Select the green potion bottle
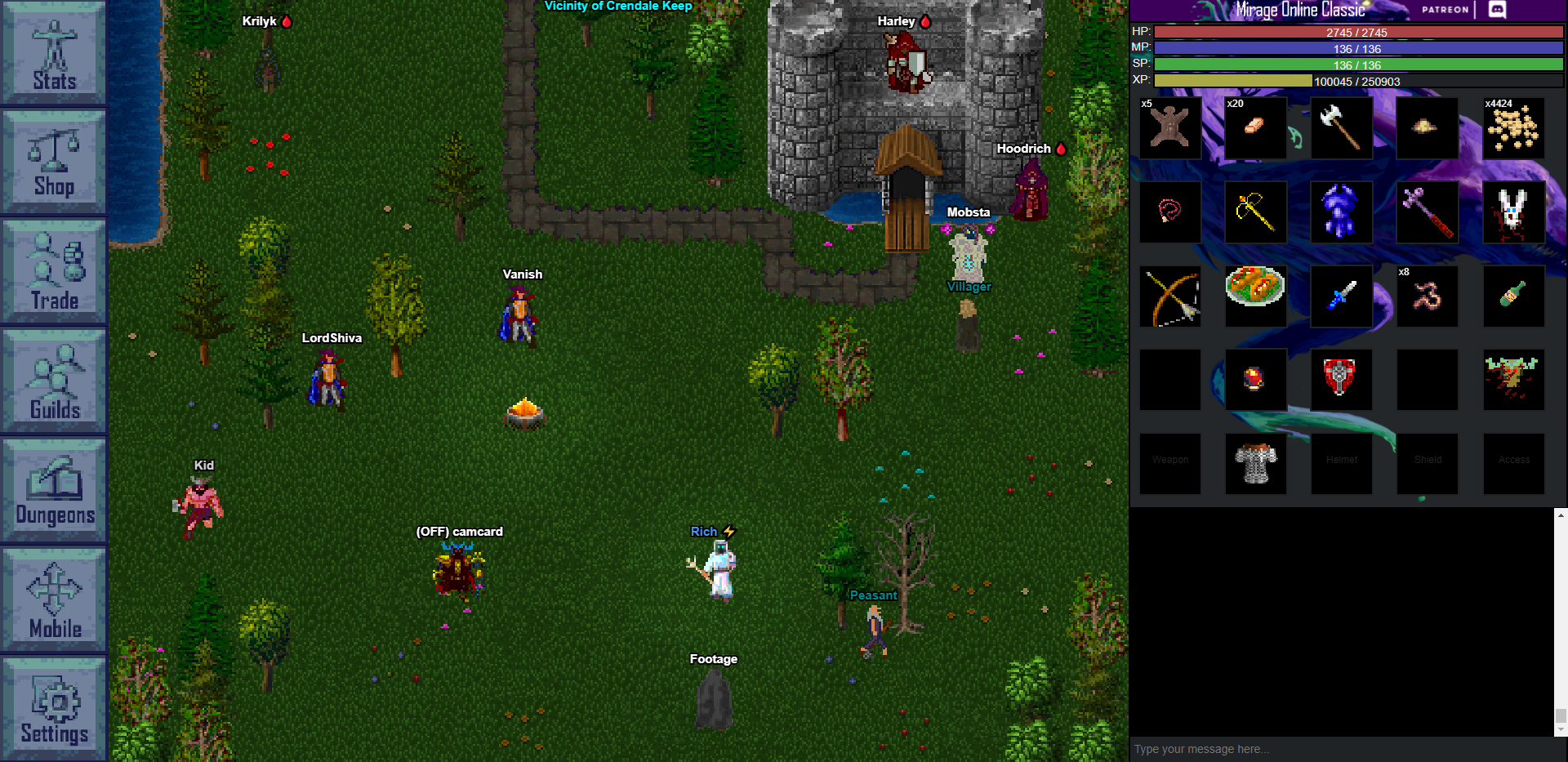The width and height of the screenshot is (1568, 762). 1513,296
